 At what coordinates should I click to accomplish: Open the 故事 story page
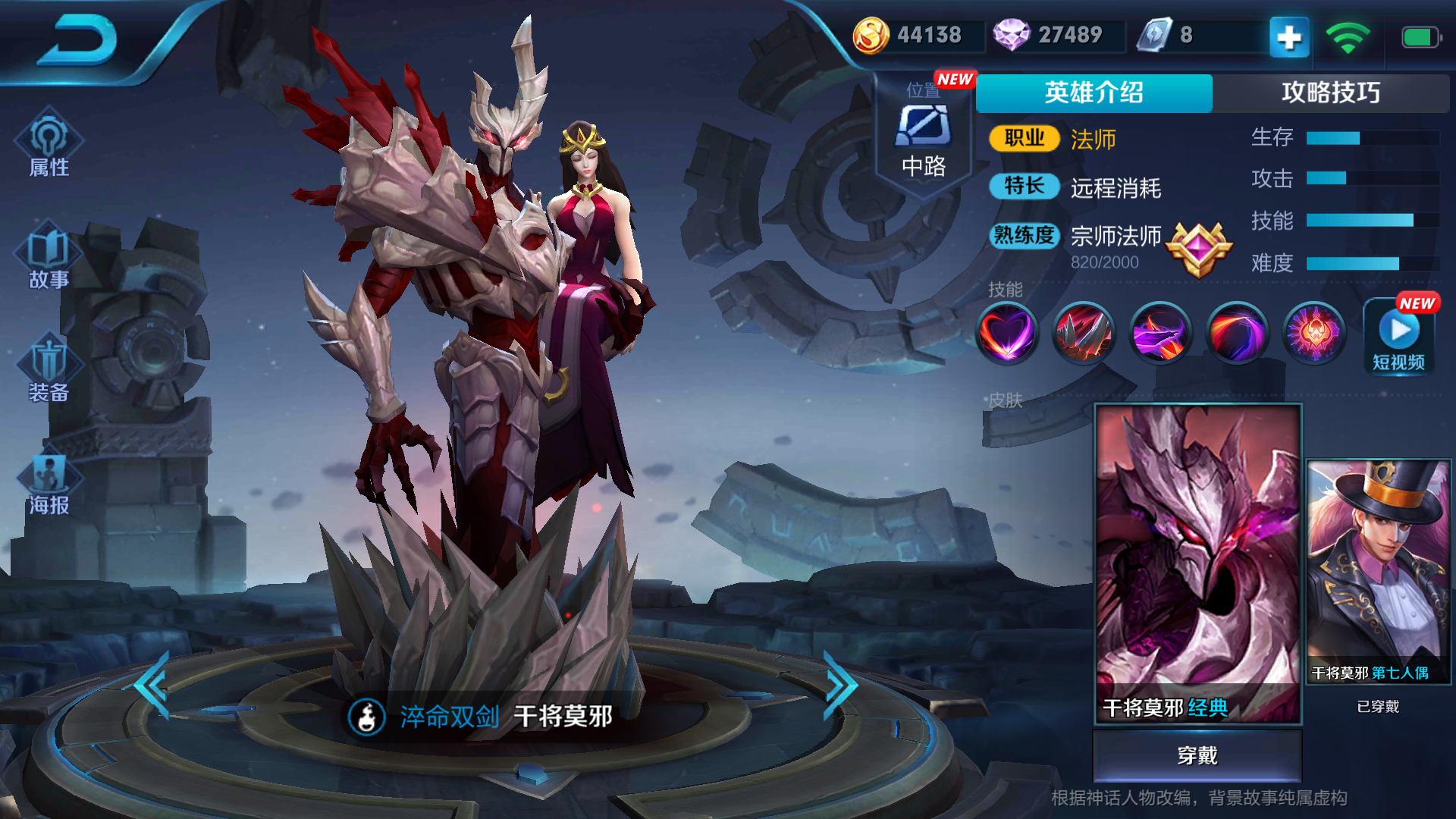pyautogui.click(x=49, y=258)
